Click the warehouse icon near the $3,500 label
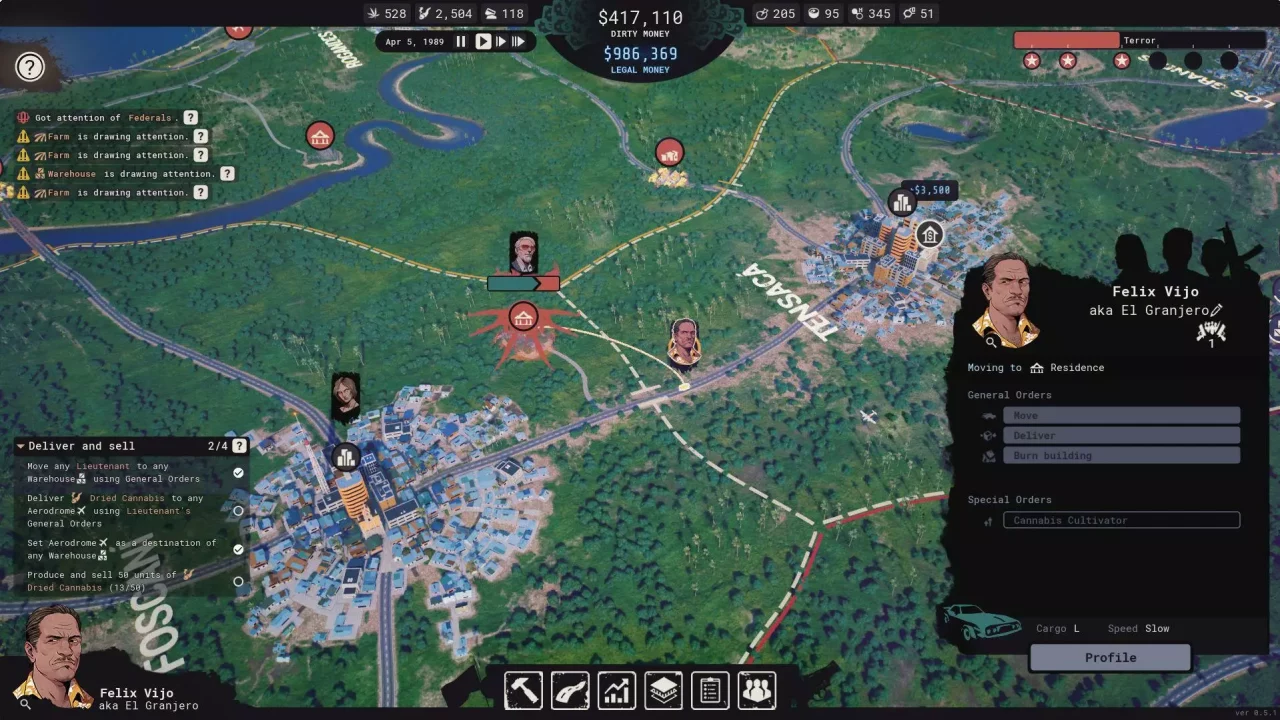Viewport: 1280px width, 720px height. click(901, 203)
